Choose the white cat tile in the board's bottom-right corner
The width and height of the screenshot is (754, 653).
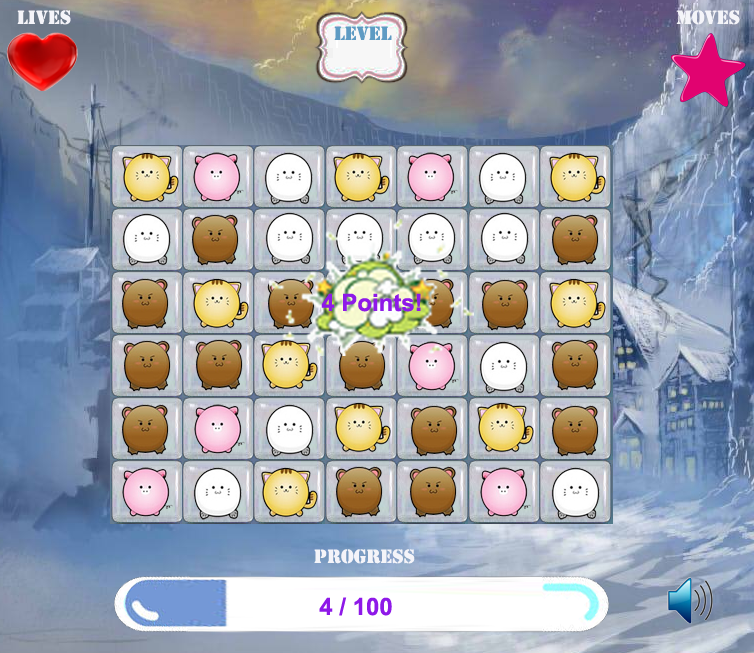[575, 491]
